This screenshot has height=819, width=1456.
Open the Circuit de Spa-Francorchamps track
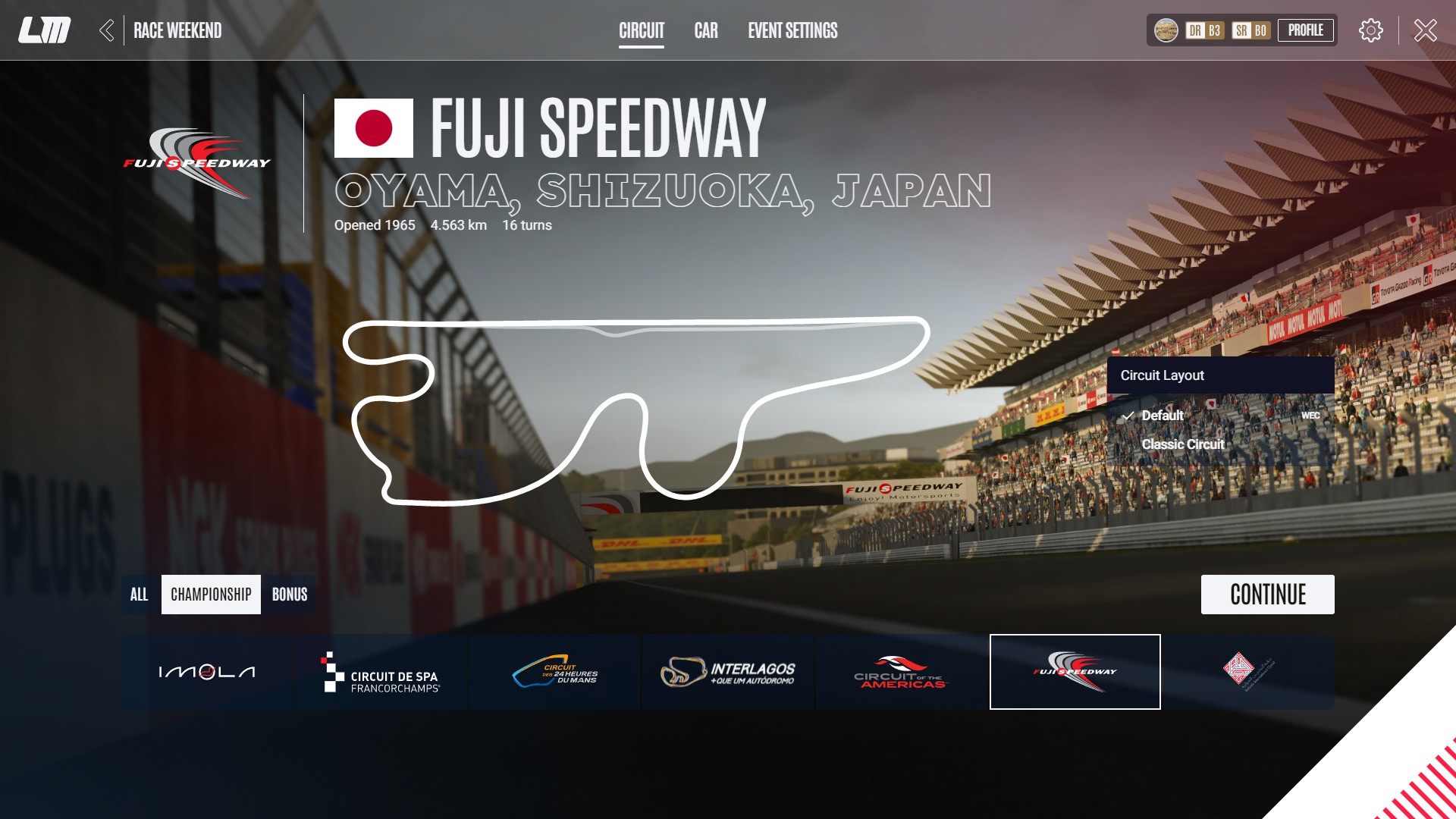point(380,671)
